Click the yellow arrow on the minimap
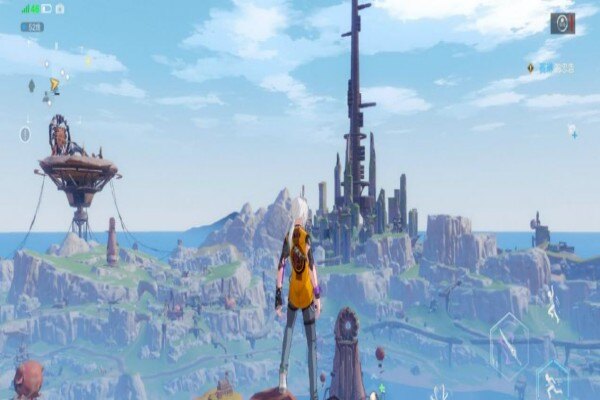600x400 pixels. pyautogui.click(x=54, y=87)
